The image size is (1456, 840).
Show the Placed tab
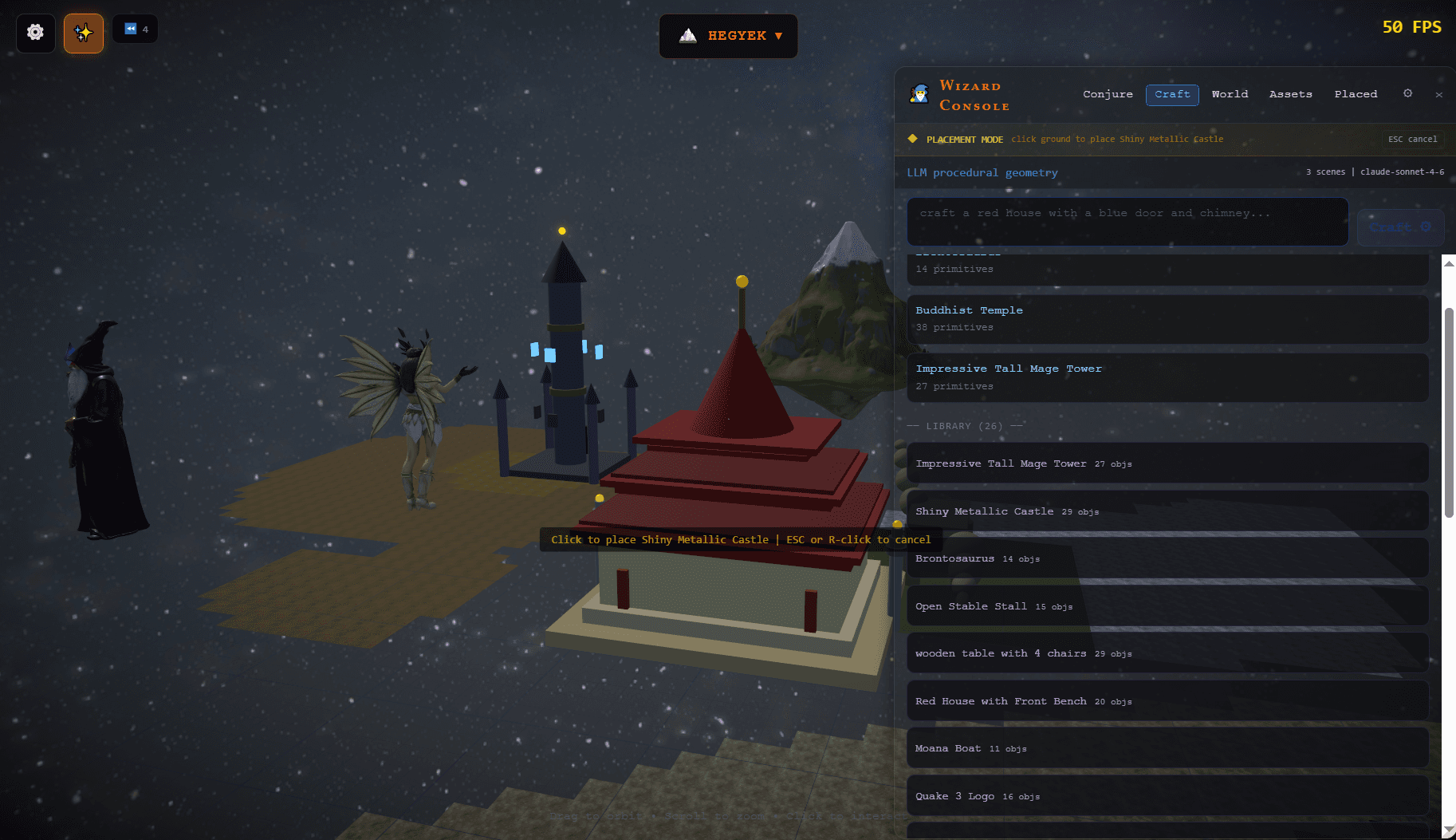[x=1356, y=94]
